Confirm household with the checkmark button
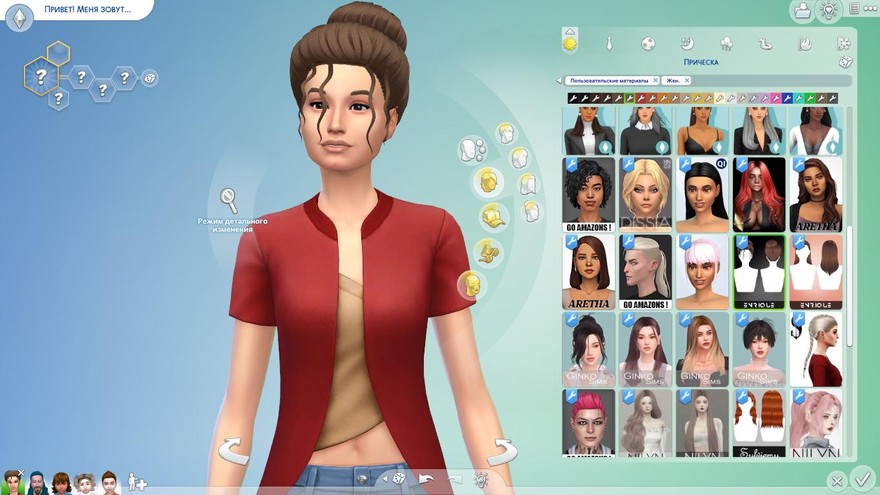The width and height of the screenshot is (880, 495). pos(862,479)
